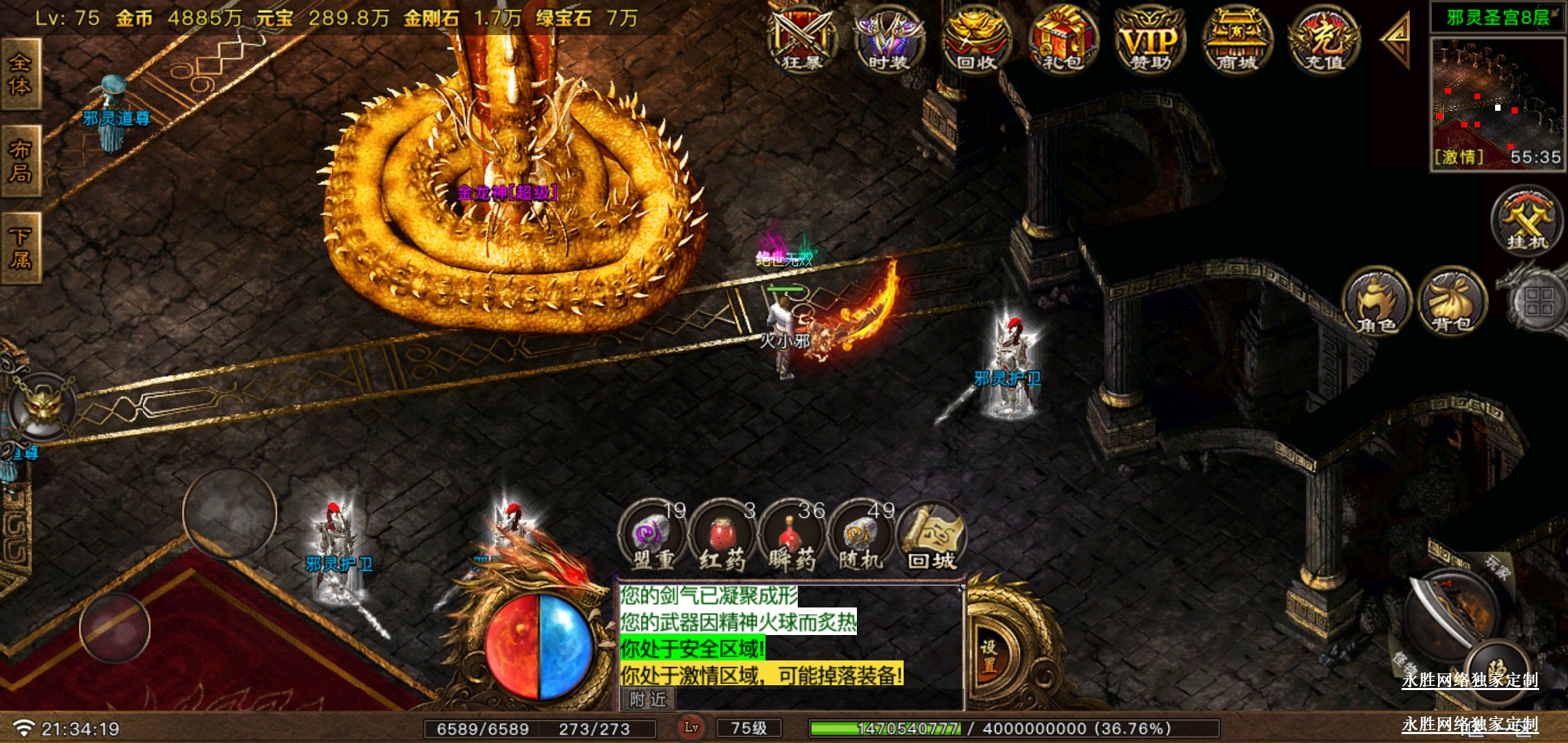Open the 时装 fashion menu
This screenshot has height=743, width=1568.
pyautogui.click(x=889, y=40)
